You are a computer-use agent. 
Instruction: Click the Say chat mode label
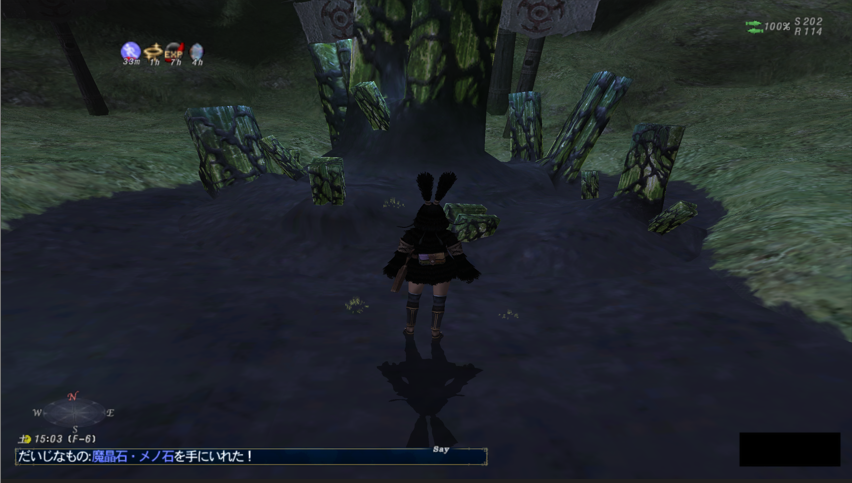[x=441, y=449]
